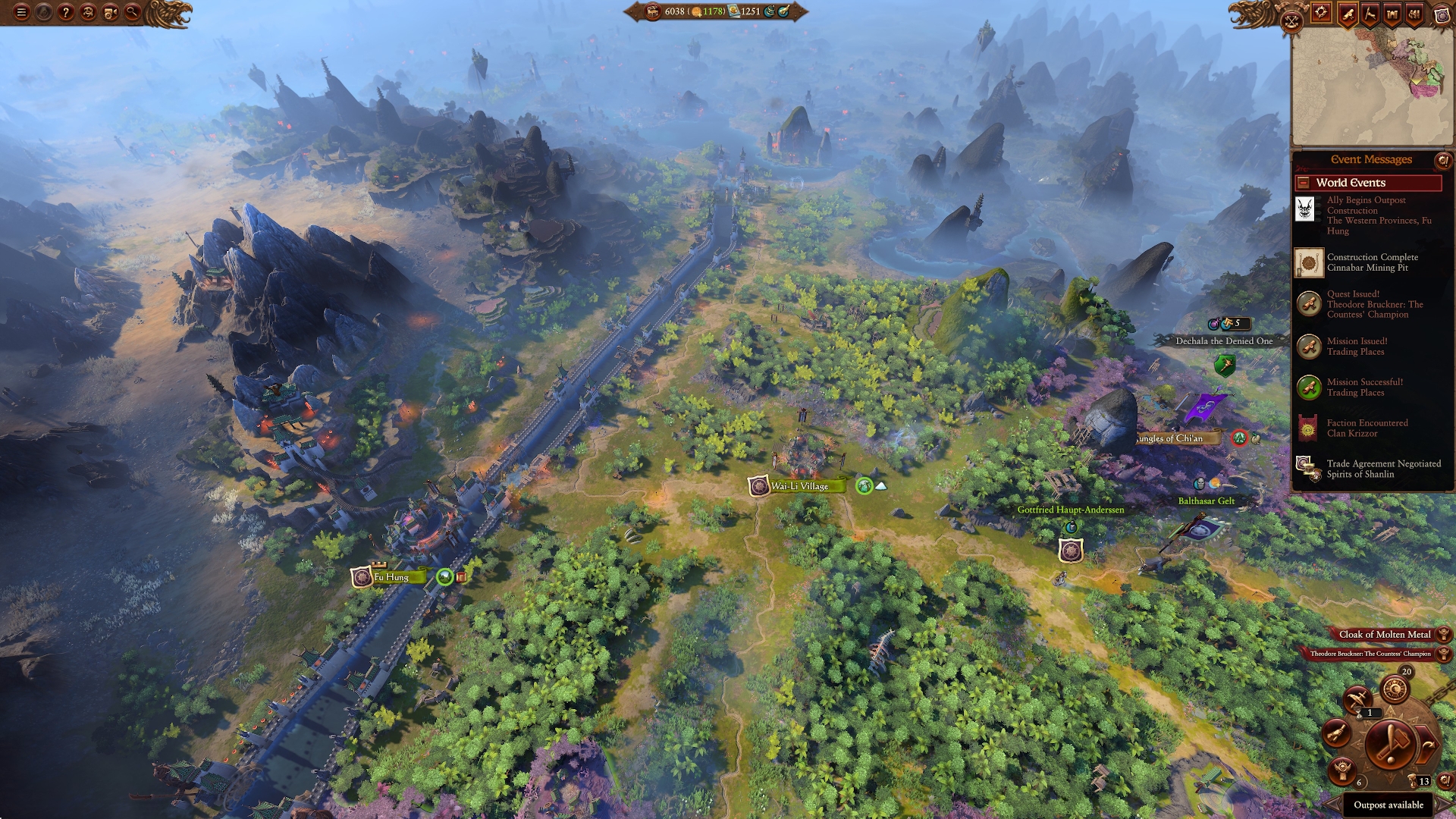This screenshot has height=819, width=1456.
Task: Open the hand icon left of End Turn
Action: tap(1338, 735)
